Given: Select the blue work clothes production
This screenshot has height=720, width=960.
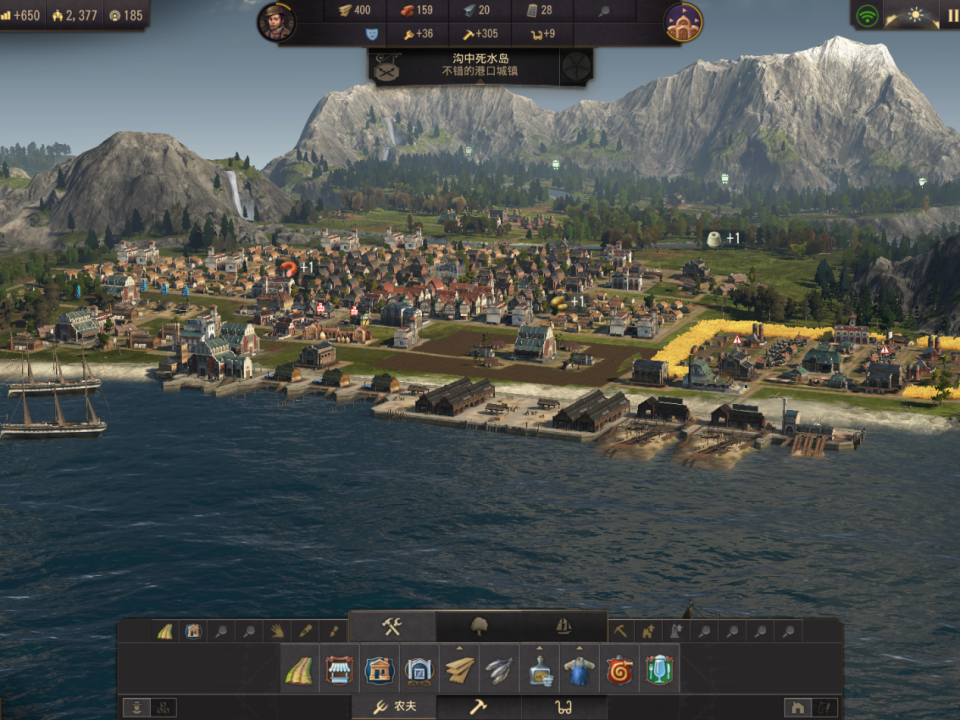Looking at the screenshot, I should click(580, 669).
